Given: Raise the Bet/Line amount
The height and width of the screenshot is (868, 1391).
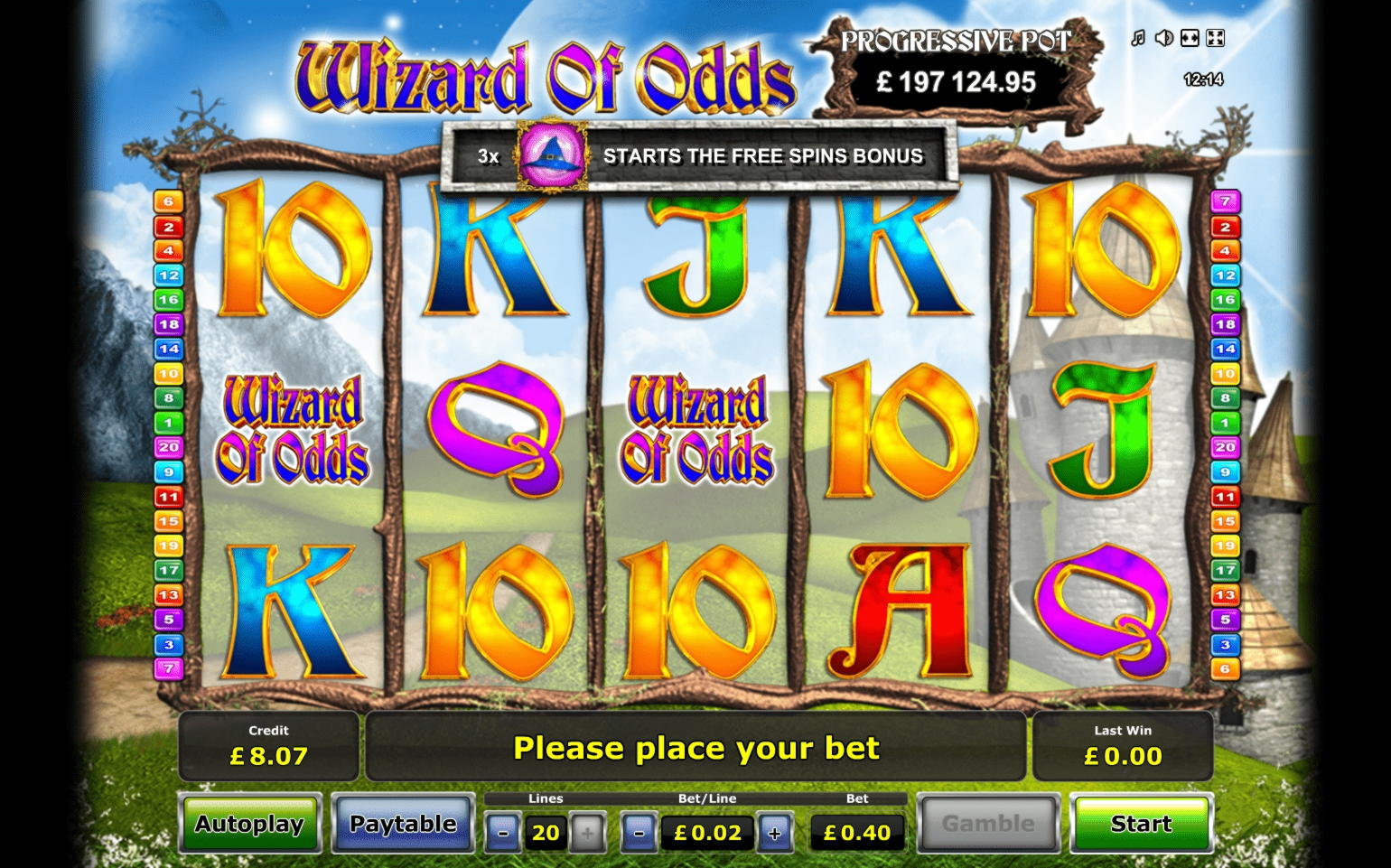Looking at the screenshot, I should pyautogui.click(x=774, y=833).
